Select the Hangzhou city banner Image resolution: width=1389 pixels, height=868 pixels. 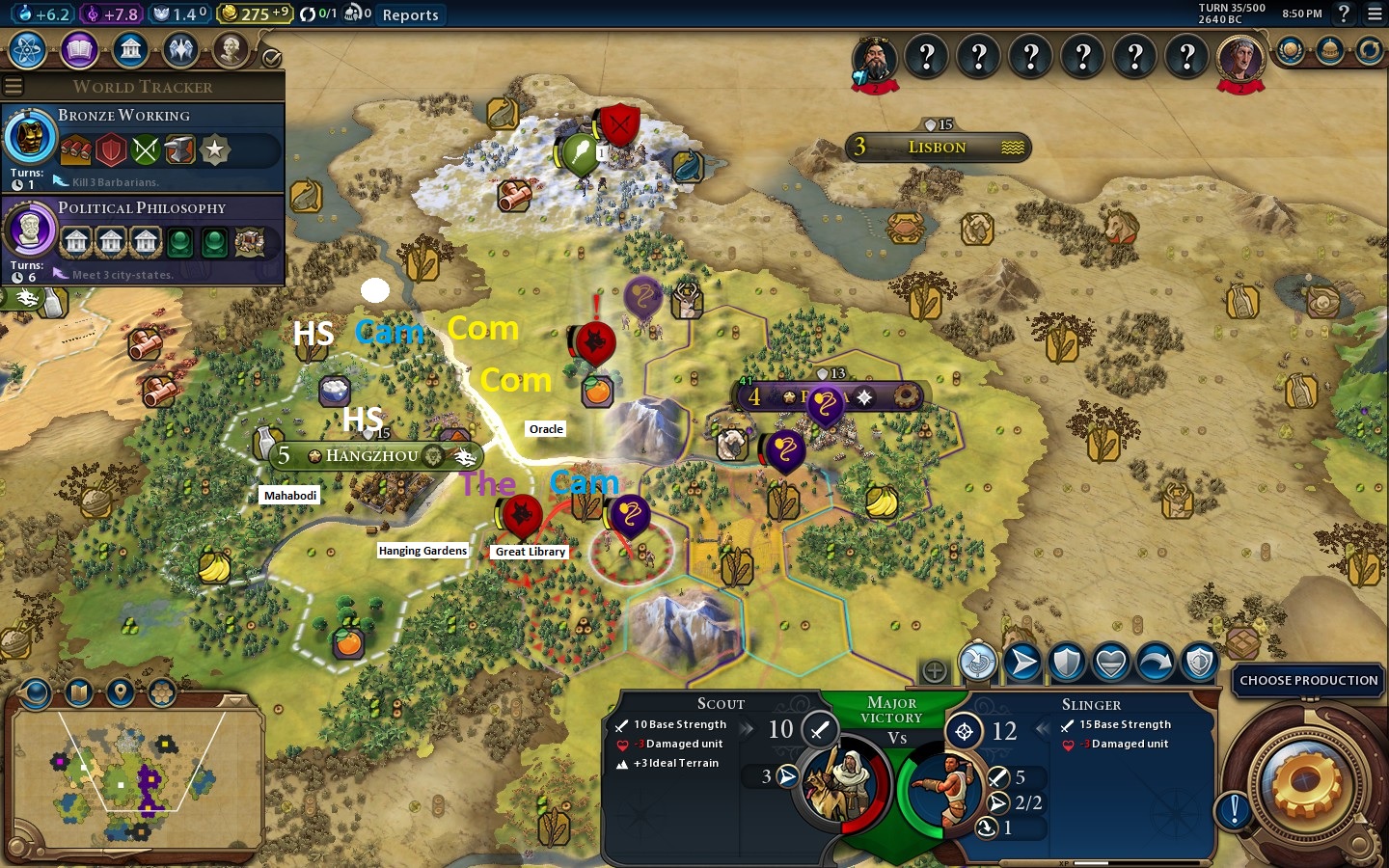tap(371, 455)
